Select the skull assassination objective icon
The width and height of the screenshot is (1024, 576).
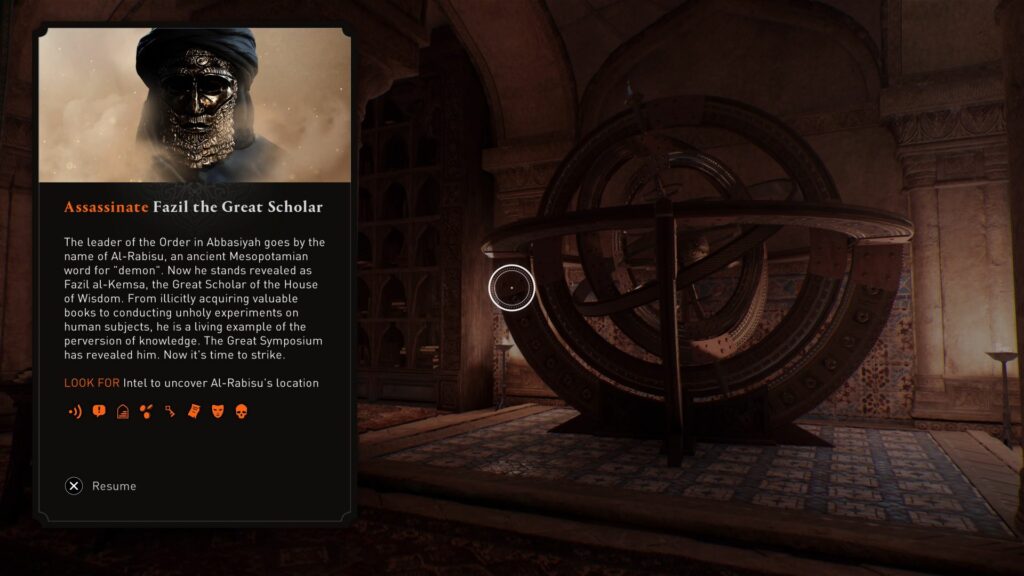pyautogui.click(x=241, y=411)
